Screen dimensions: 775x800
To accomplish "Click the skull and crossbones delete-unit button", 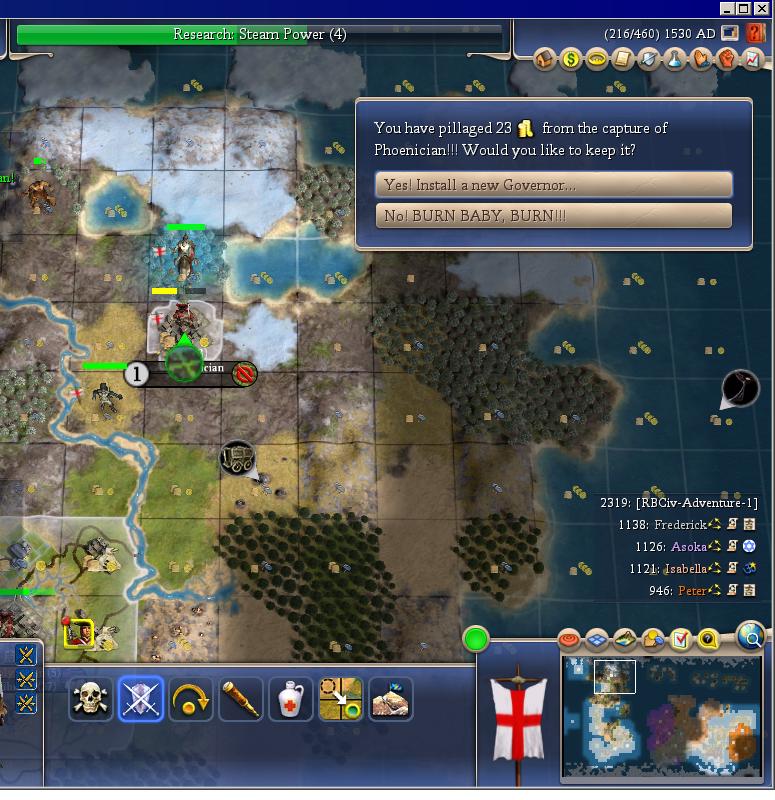I will click(x=91, y=700).
